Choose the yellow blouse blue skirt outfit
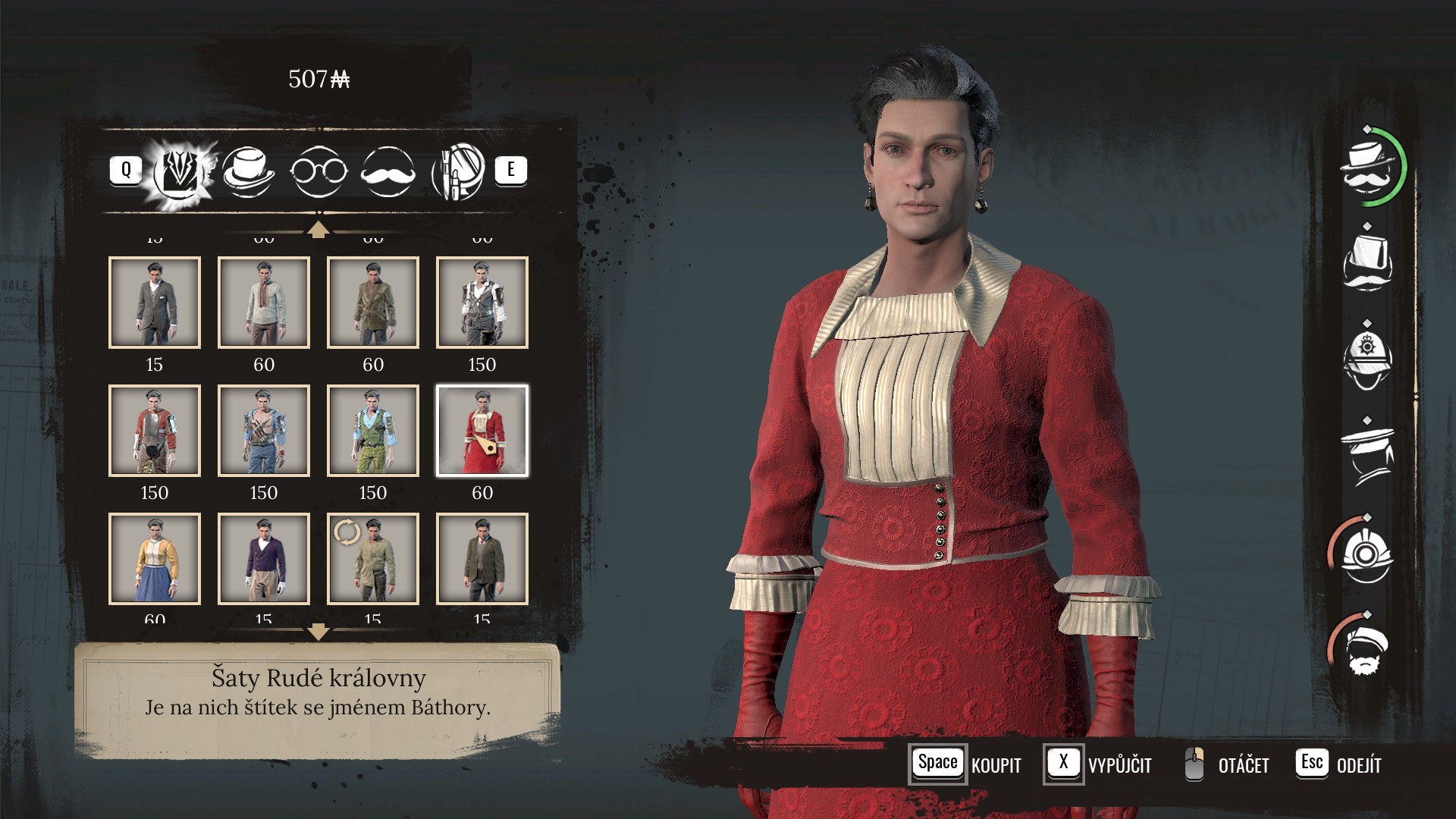 155,559
